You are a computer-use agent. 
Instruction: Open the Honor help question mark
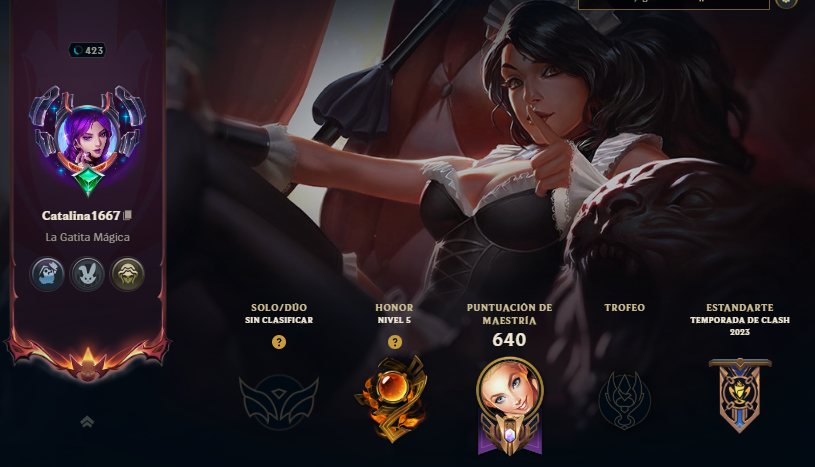coord(394,342)
